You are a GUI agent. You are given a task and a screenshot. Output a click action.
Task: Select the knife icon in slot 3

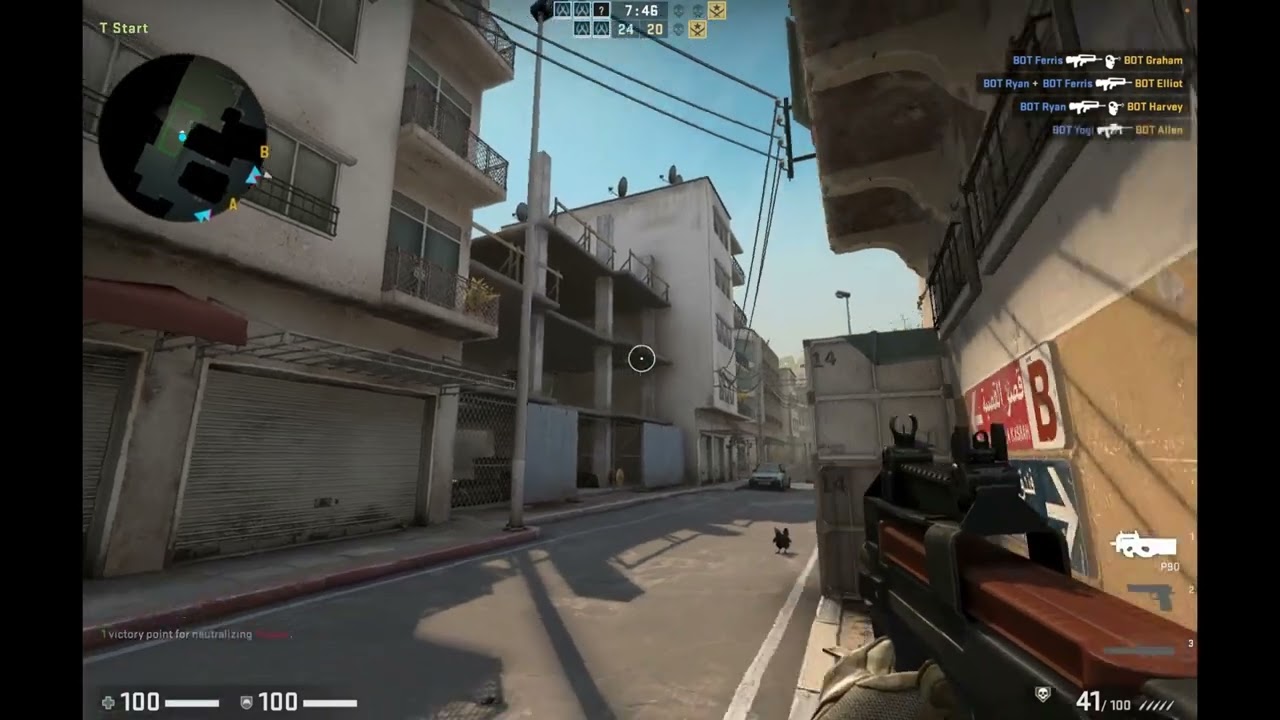(1140, 650)
